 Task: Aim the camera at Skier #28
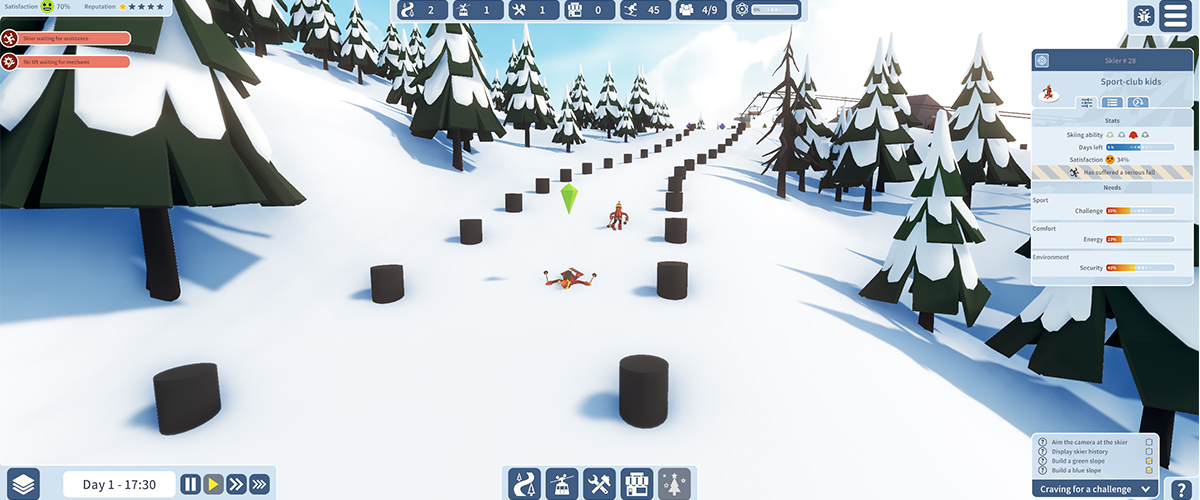click(1042, 61)
